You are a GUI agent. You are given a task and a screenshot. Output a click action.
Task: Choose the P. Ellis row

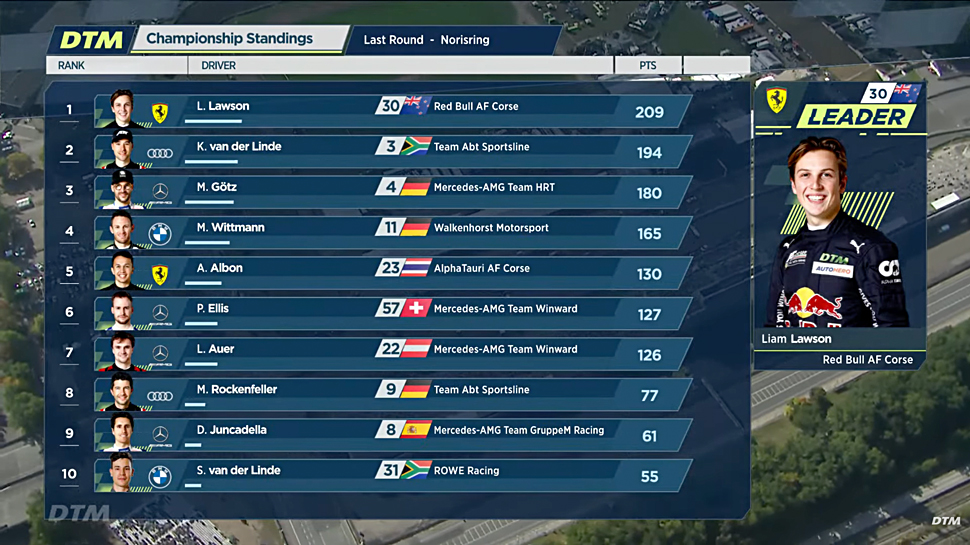coord(392,313)
